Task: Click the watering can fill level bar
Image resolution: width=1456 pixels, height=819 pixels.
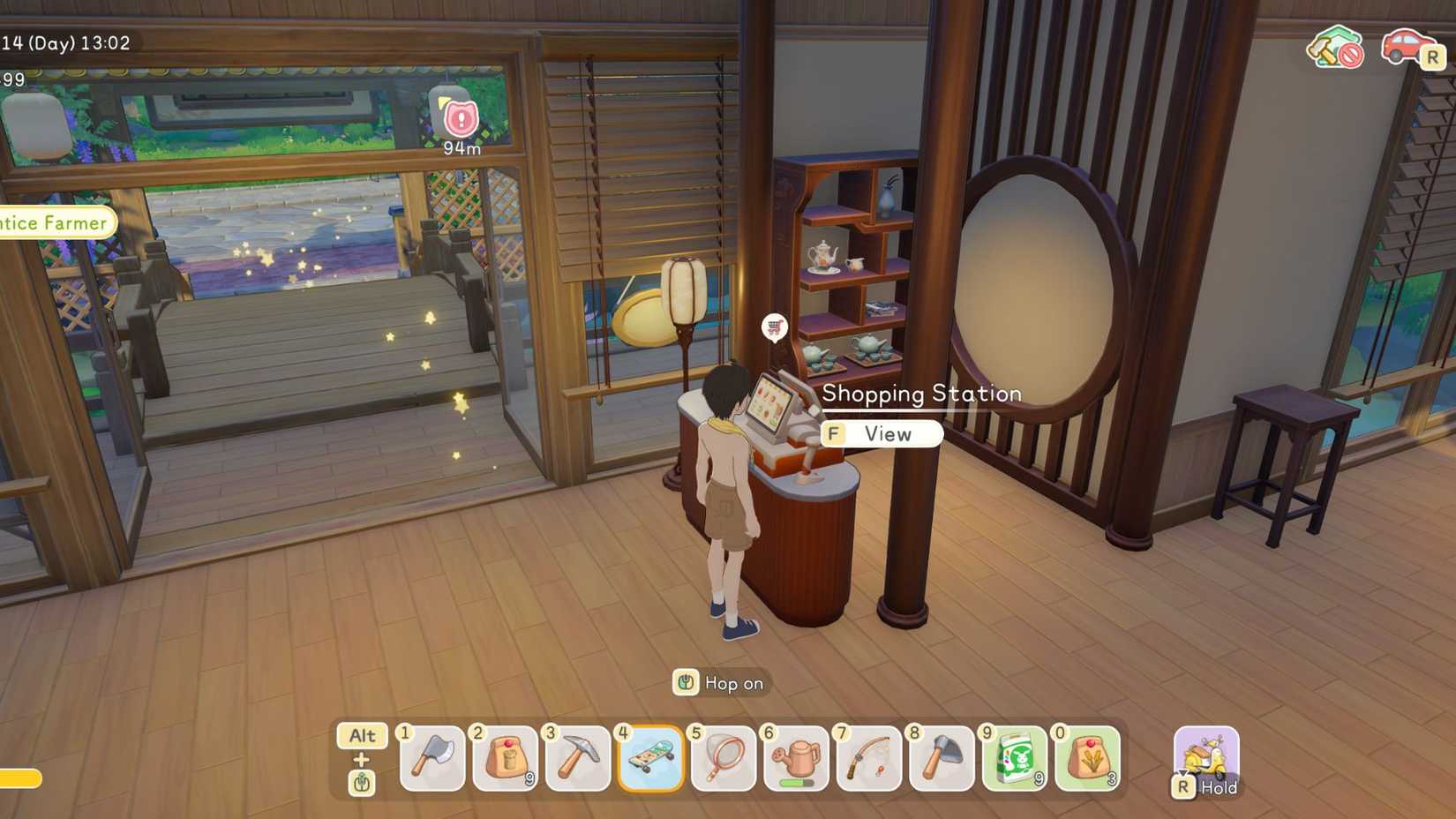Action: pyautogui.click(x=794, y=780)
